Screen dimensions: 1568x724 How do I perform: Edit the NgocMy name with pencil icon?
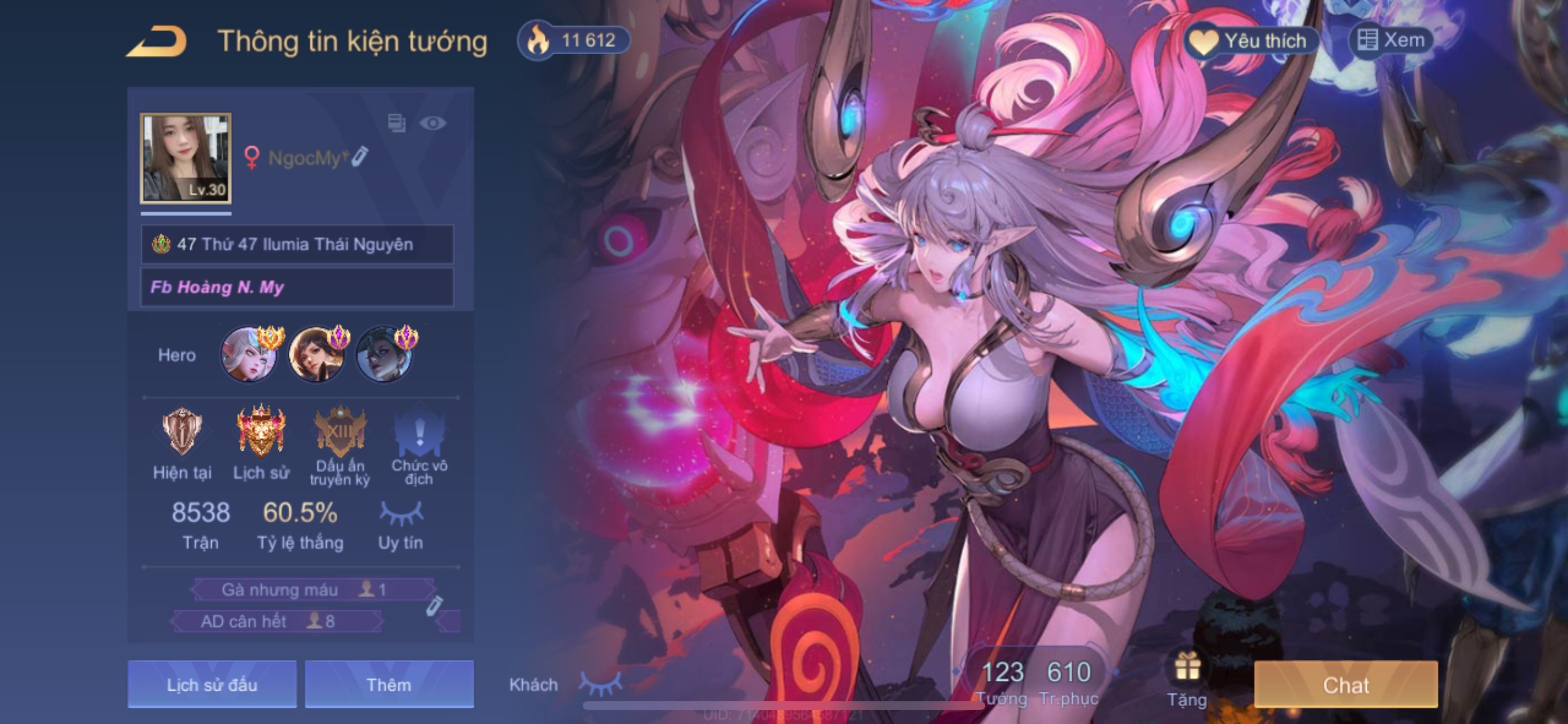coord(360,156)
